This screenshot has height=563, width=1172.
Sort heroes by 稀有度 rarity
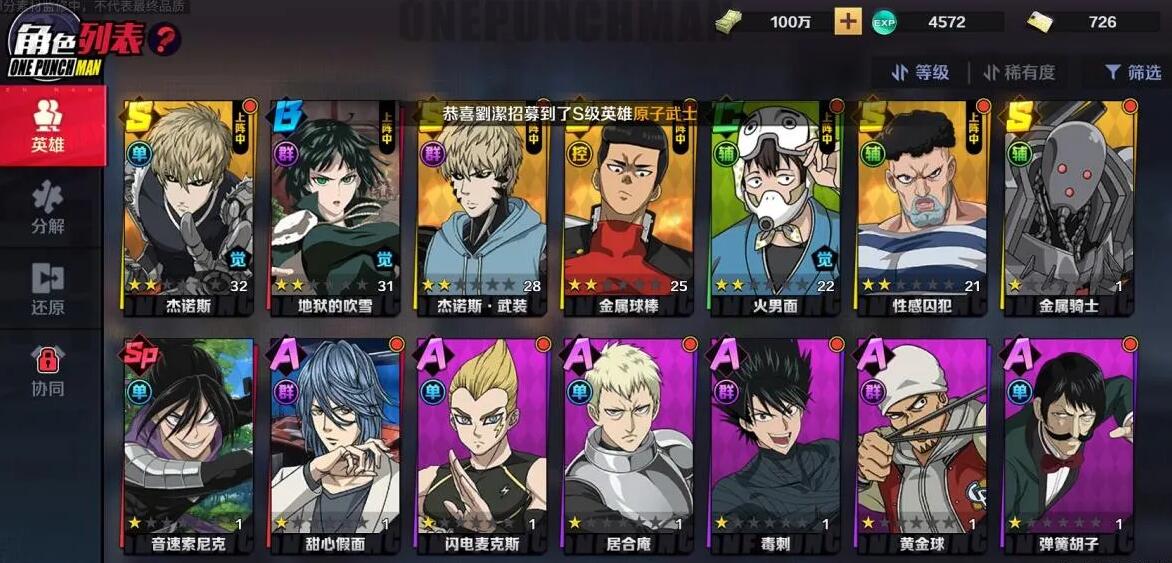tap(1018, 72)
